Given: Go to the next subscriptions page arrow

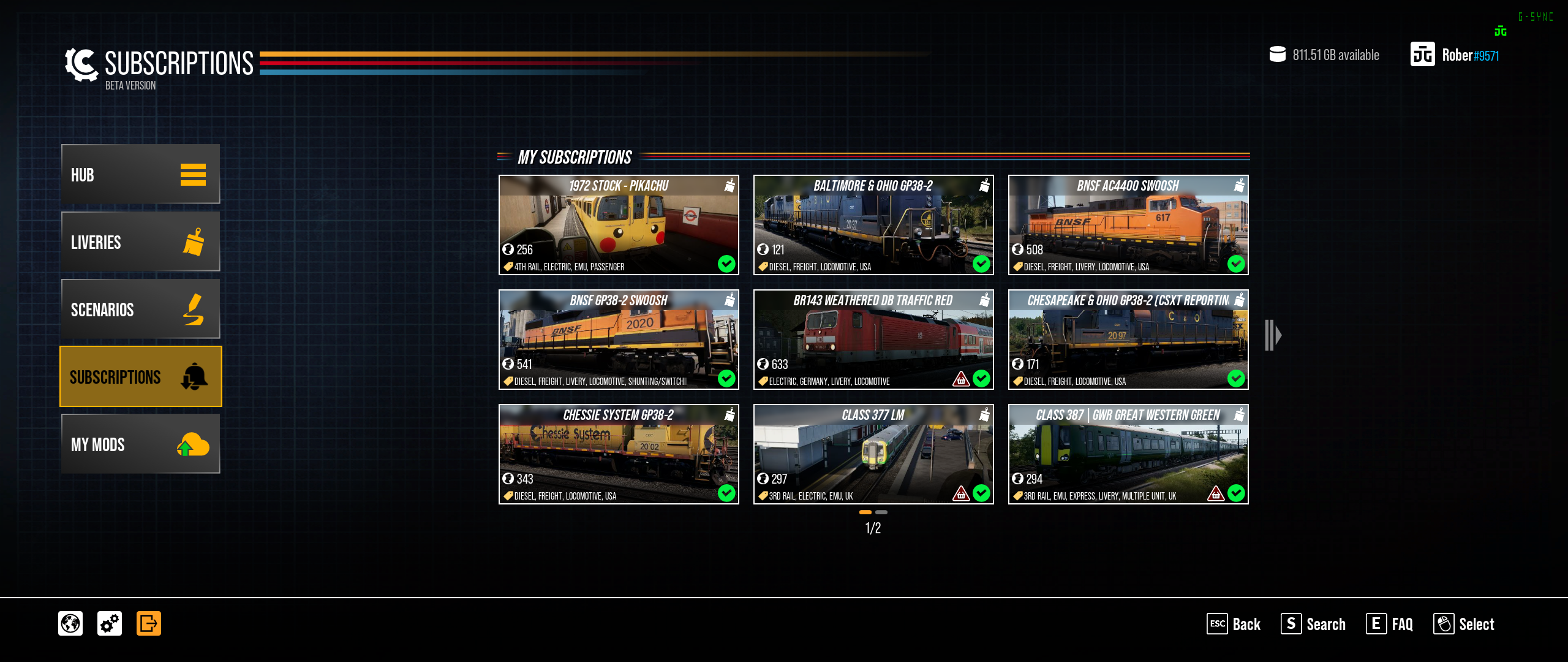Looking at the screenshot, I should [1273, 335].
